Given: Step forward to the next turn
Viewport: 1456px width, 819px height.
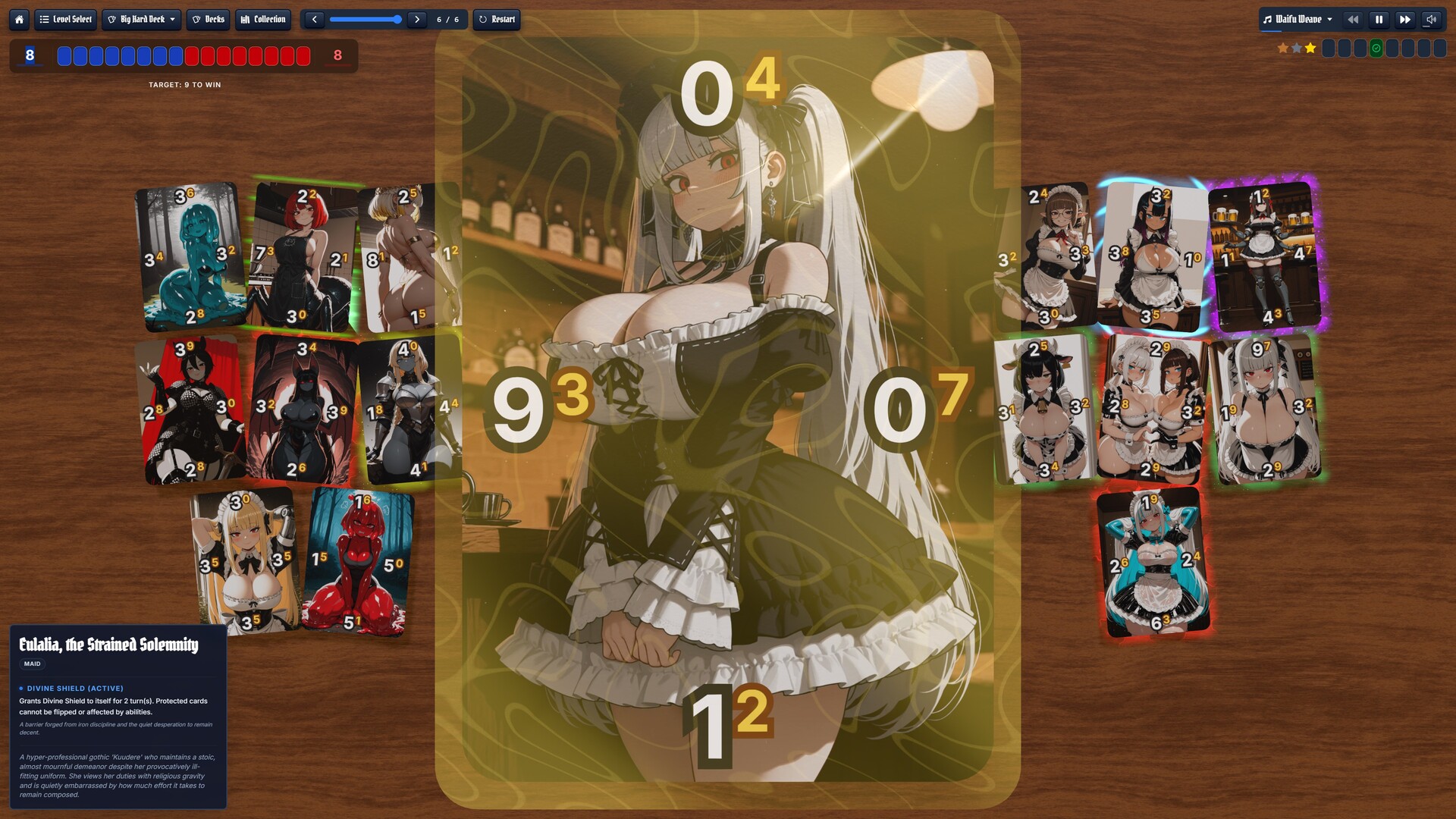Looking at the screenshot, I should point(417,20).
